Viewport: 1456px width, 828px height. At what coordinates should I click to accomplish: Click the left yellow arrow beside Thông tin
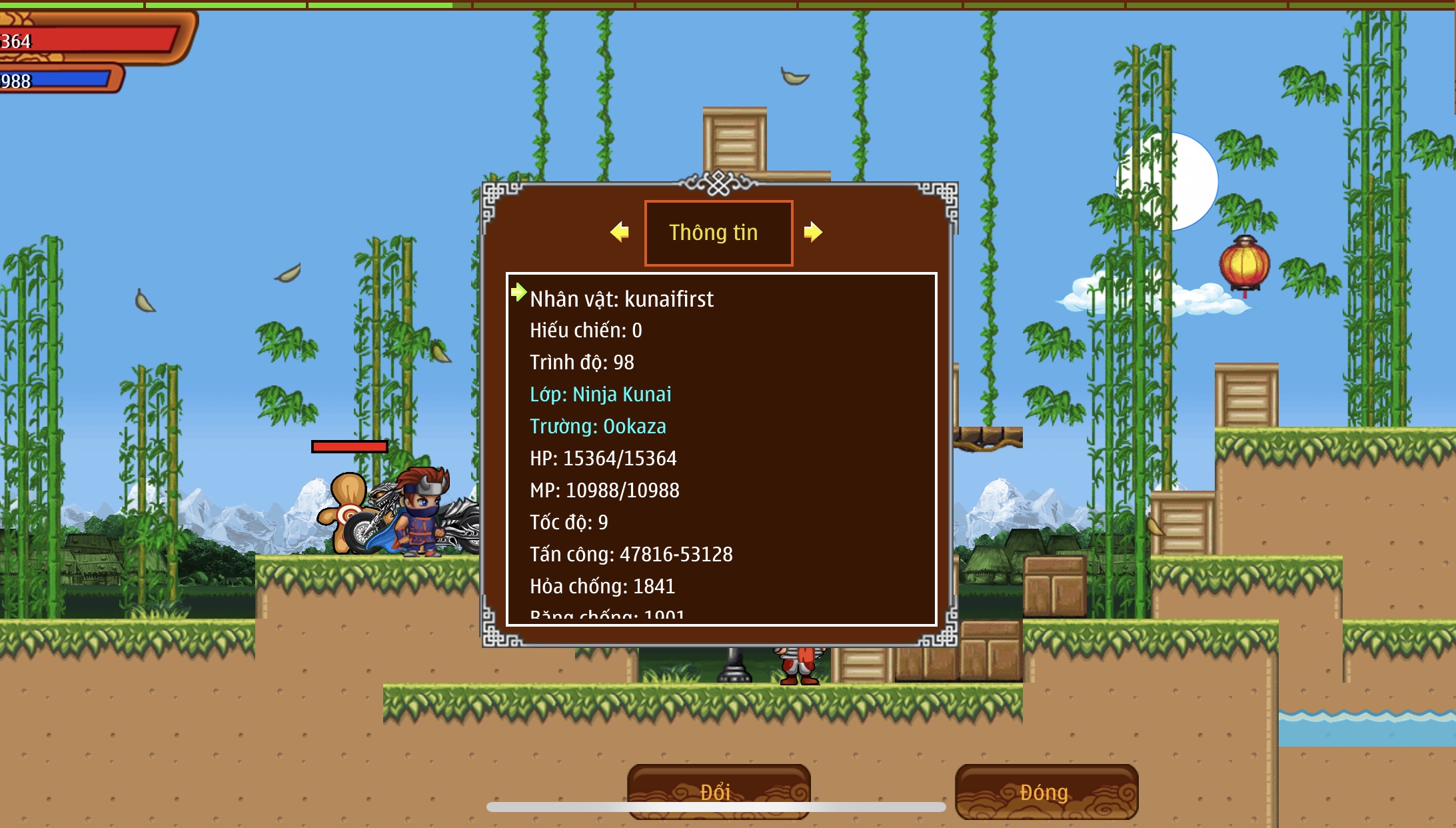tap(620, 232)
